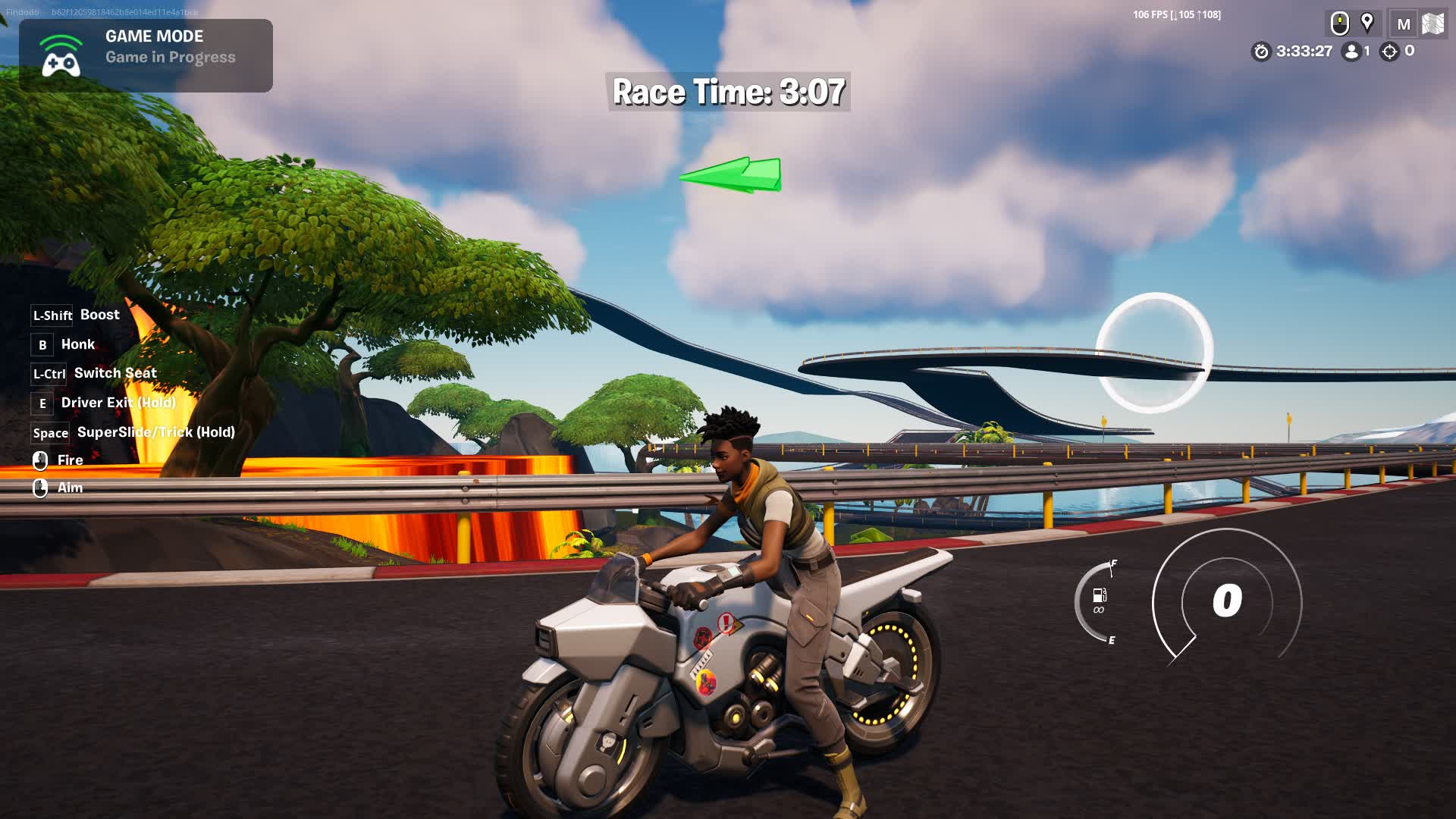Click the location pin icon near the minimap
Viewport: 1456px width, 819px height.
click(x=1368, y=23)
